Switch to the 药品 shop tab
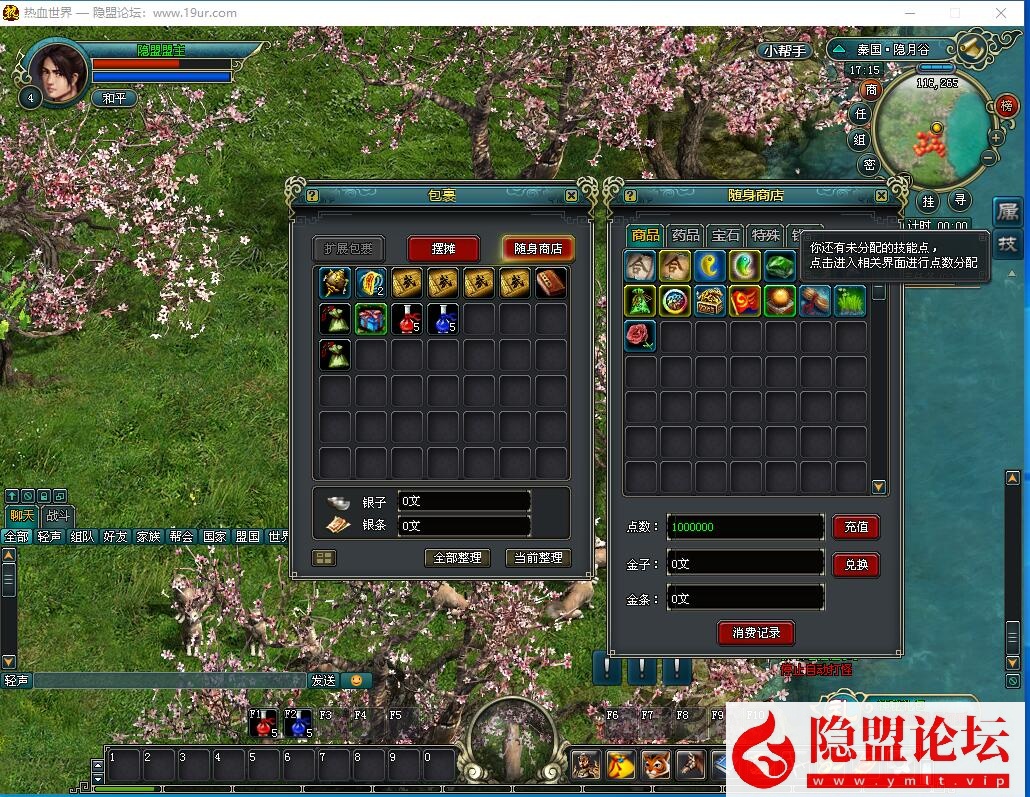This screenshot has height=797, width=1030. pos(685,235)
